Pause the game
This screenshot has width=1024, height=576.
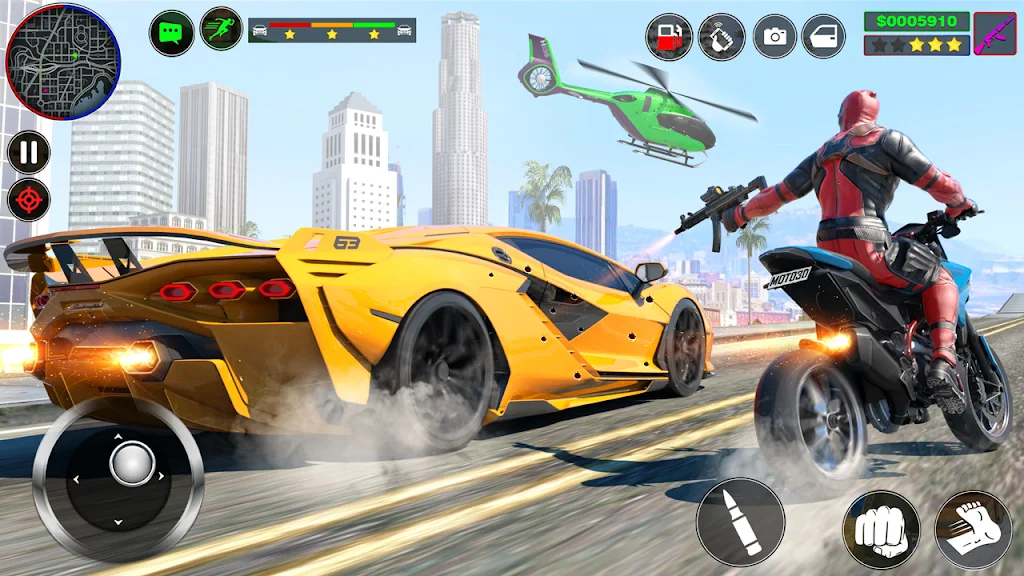click(x=29, y=153)
